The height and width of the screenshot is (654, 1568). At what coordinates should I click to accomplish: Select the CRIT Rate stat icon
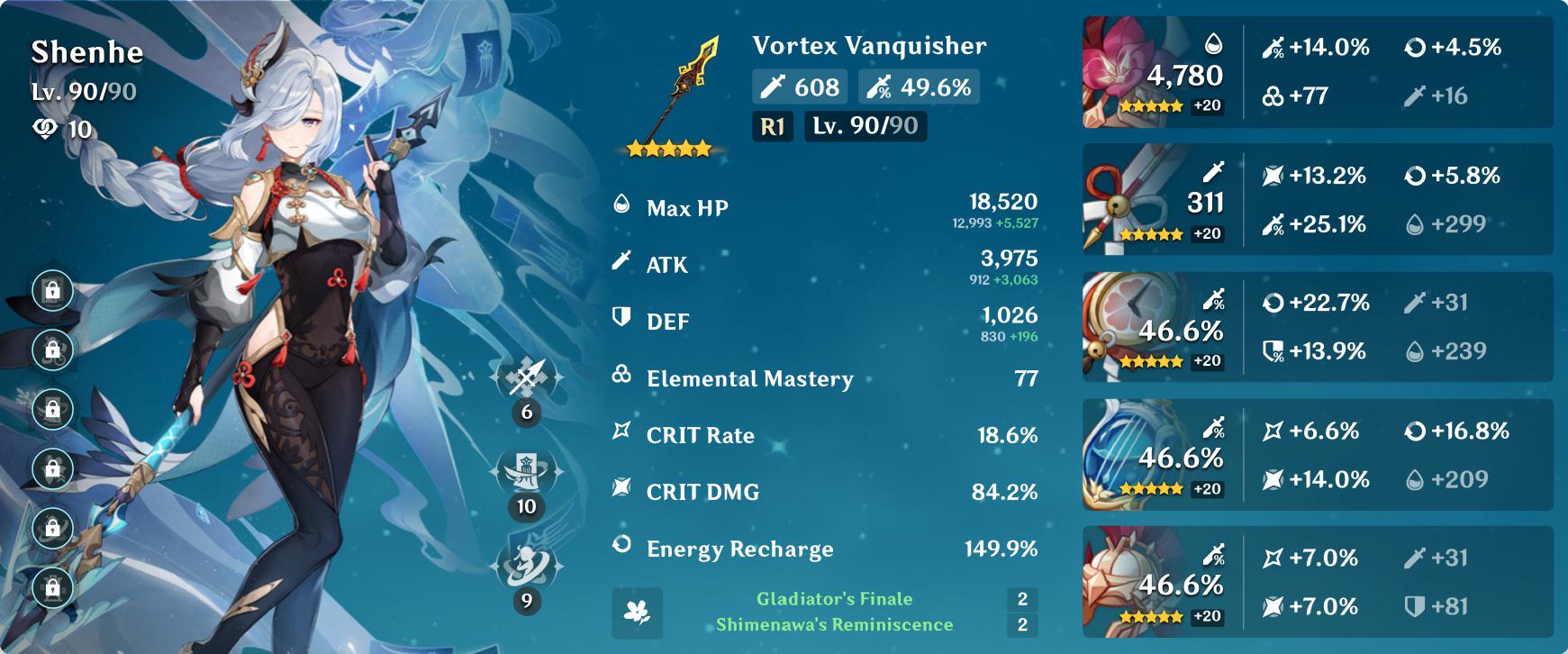click(620, 435)
